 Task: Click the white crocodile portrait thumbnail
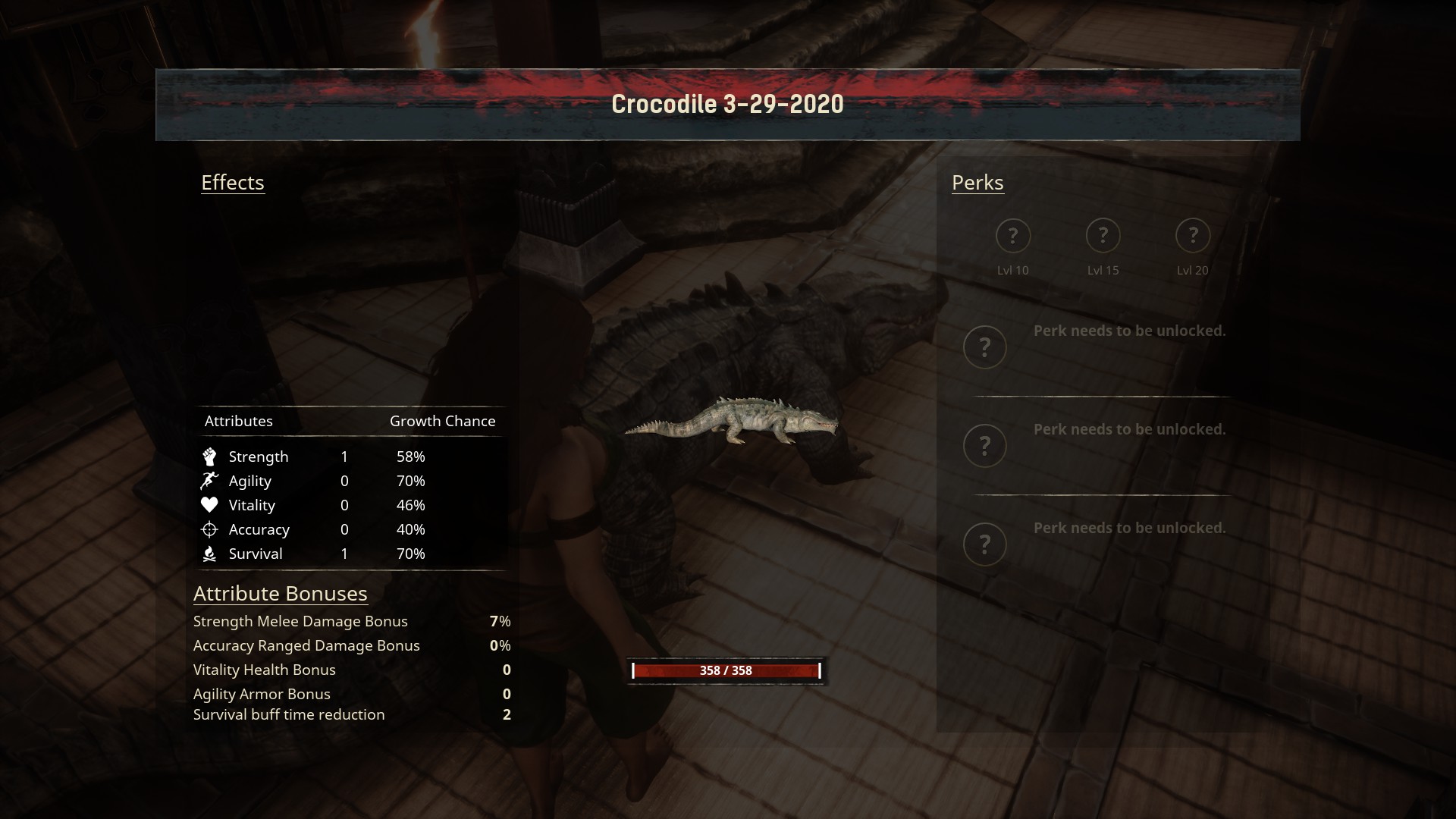732,421
